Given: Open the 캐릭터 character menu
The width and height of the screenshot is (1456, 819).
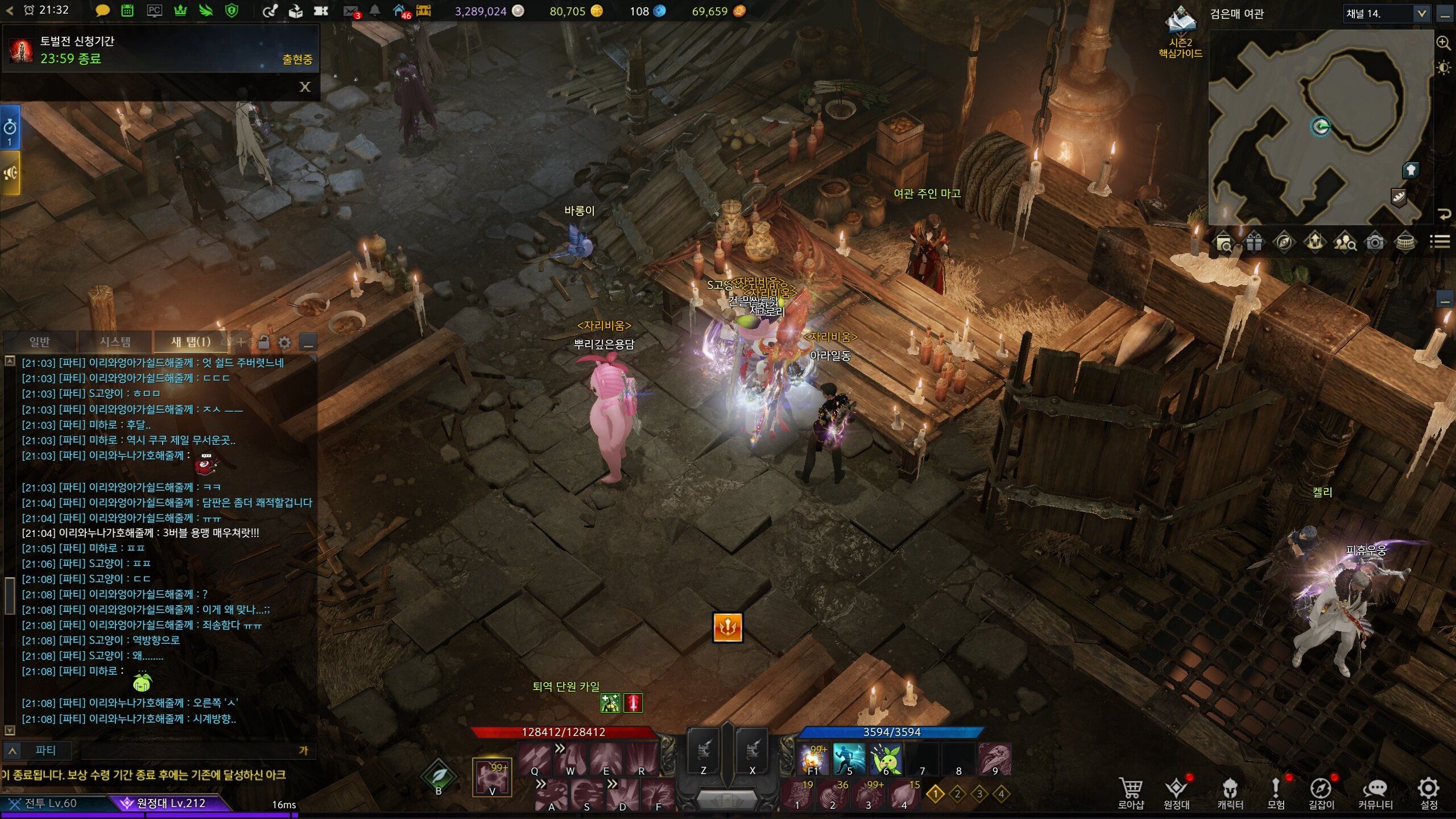Looking at the screenshot, I should (1230, 792).
